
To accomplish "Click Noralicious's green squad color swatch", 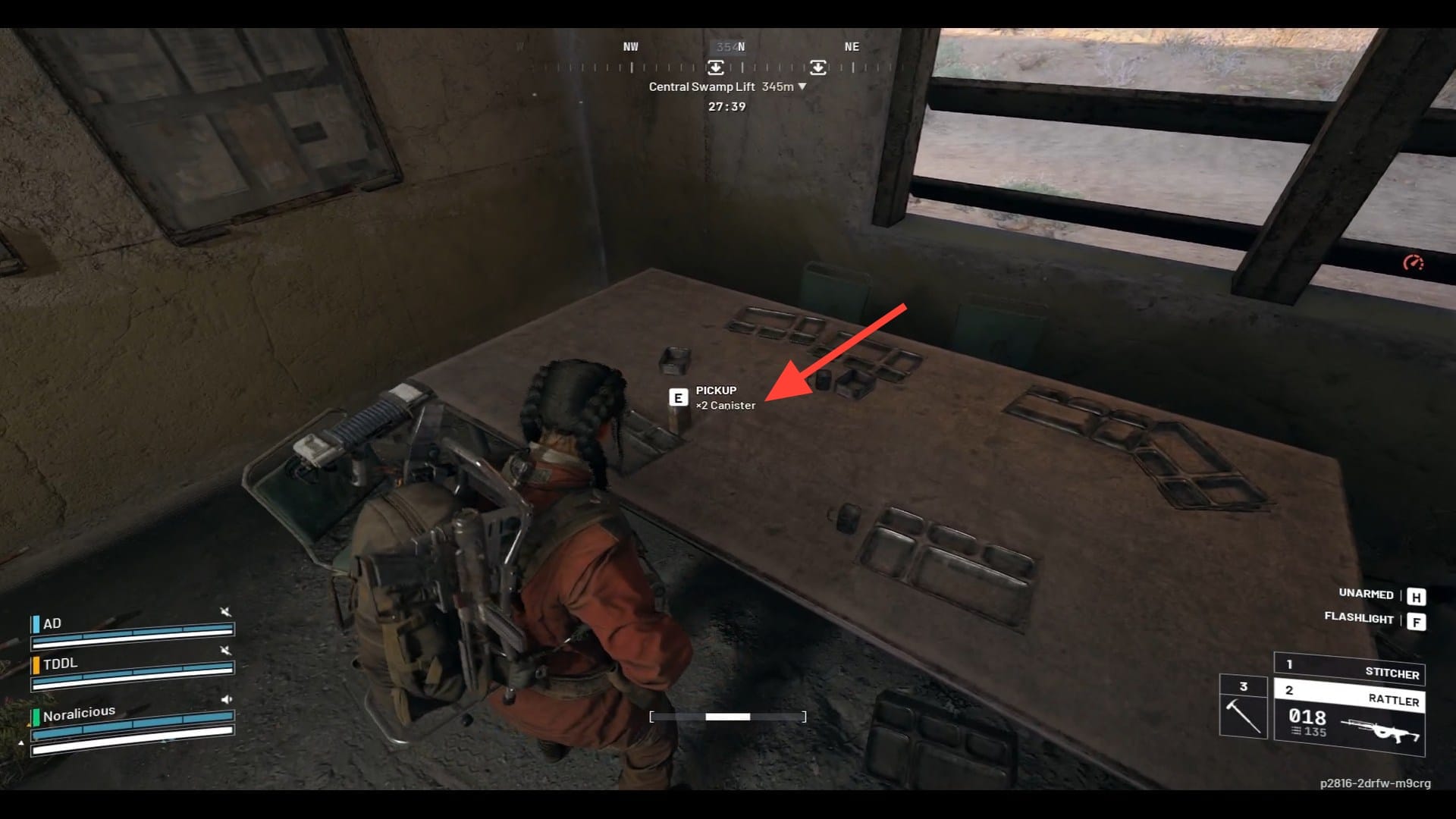I will pos(36,718).
